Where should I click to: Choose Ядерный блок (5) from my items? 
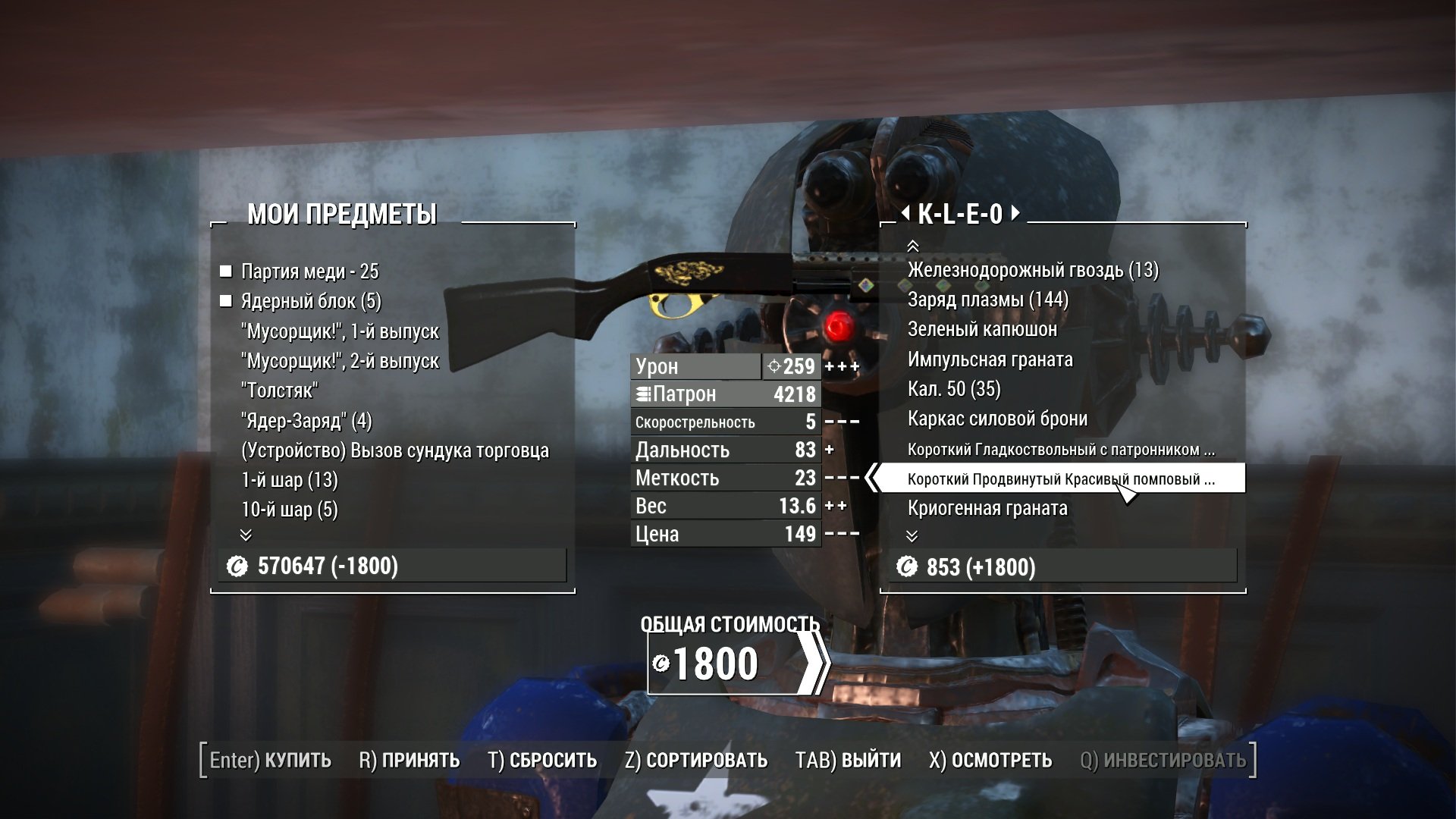[311, 301]
